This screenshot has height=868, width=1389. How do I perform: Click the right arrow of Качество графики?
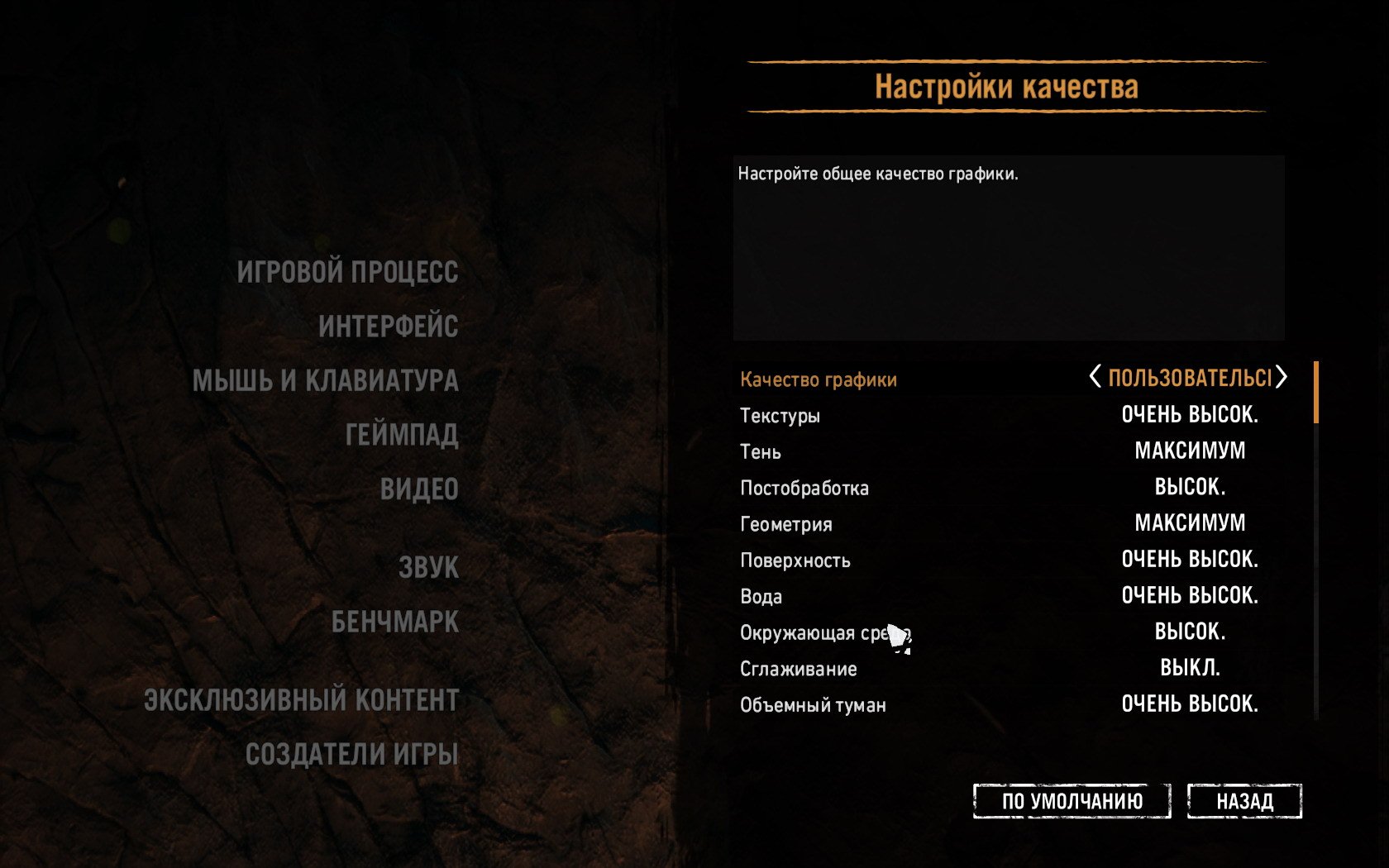tap(1282, 377)
